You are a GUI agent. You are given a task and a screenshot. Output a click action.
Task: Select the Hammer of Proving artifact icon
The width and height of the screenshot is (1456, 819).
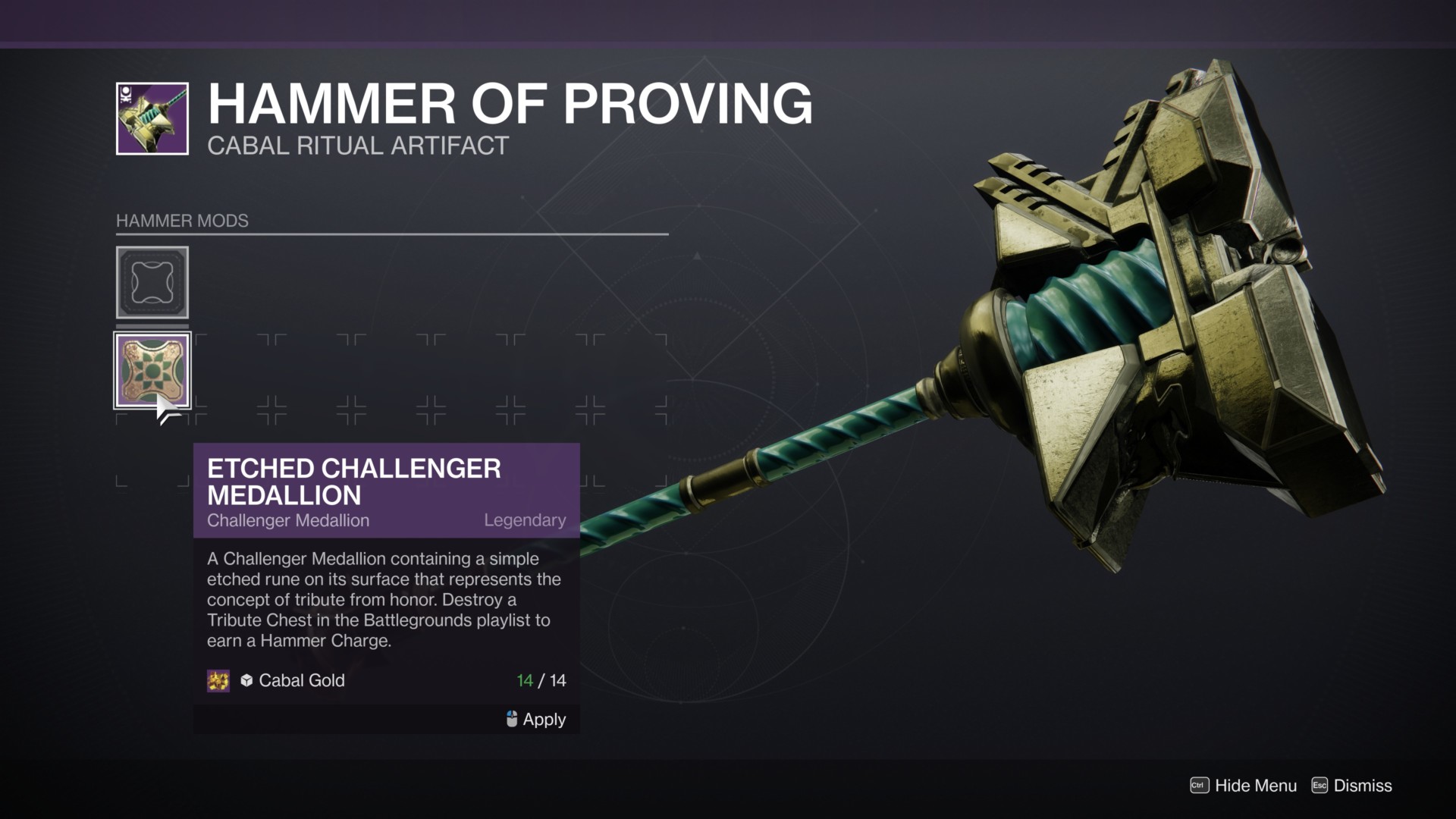[151, 116]
